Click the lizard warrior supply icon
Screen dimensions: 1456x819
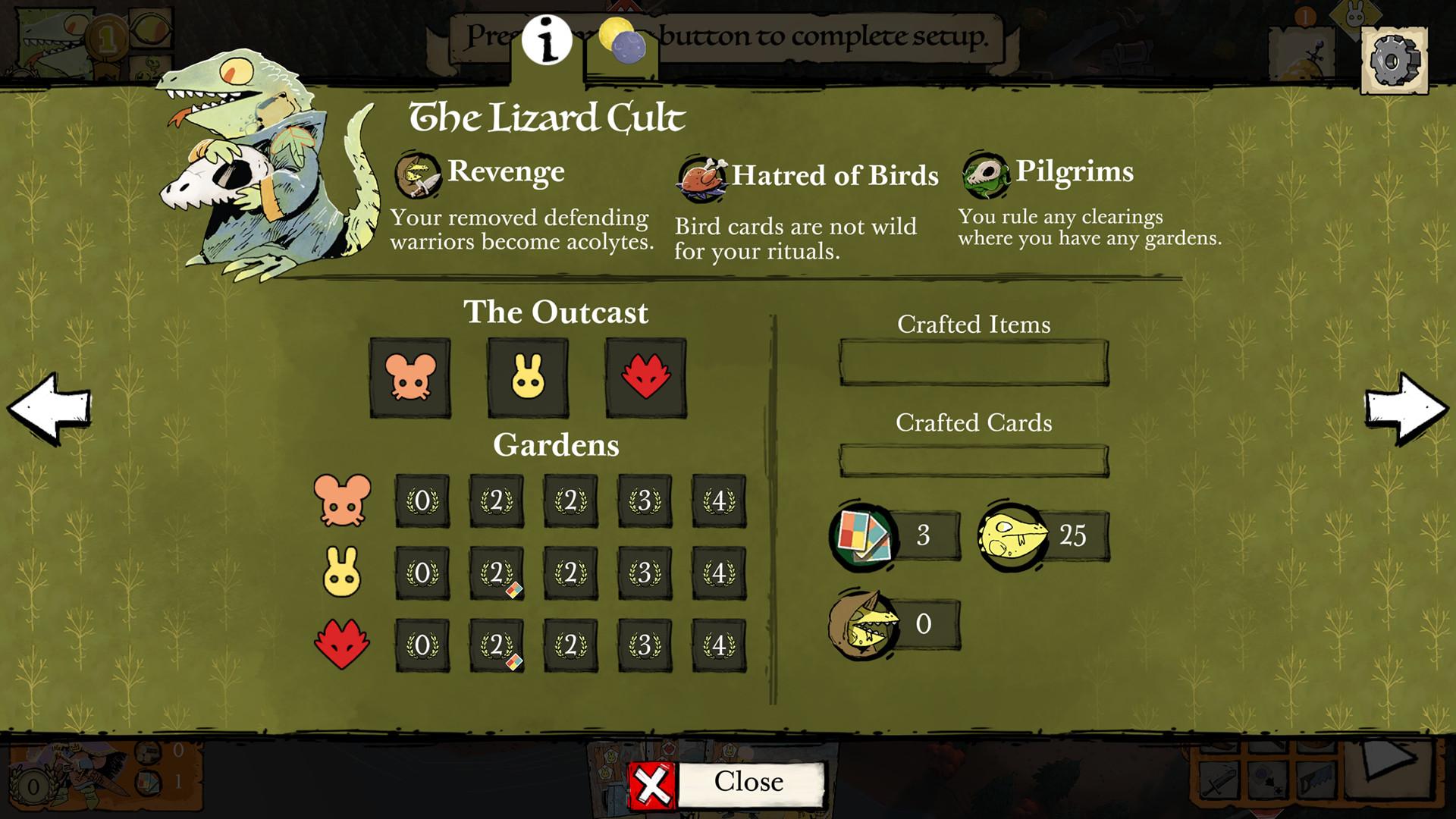coord(1012,535)
